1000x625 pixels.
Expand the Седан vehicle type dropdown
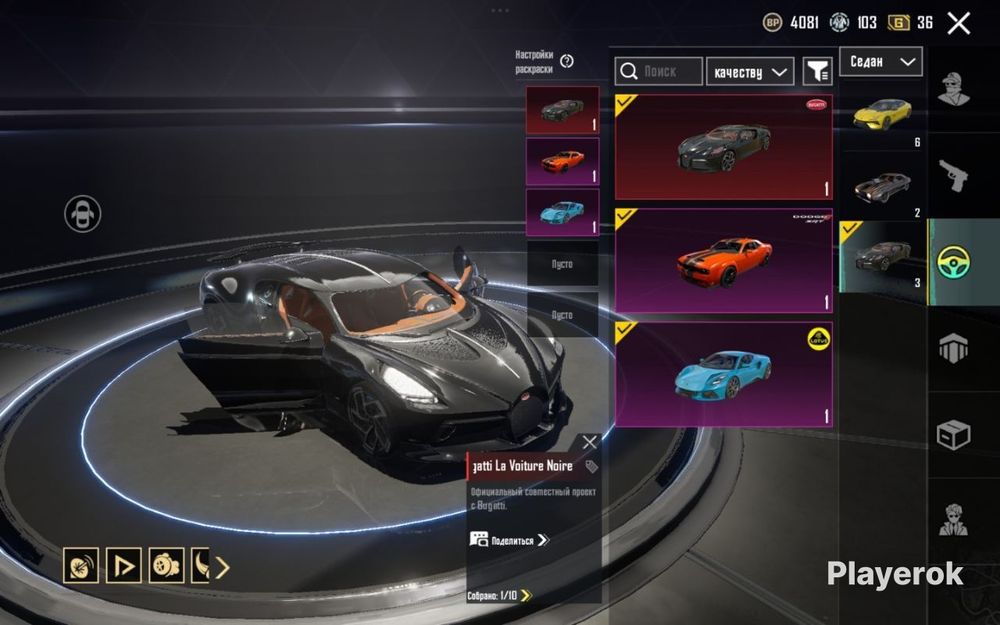pos(880,62)
